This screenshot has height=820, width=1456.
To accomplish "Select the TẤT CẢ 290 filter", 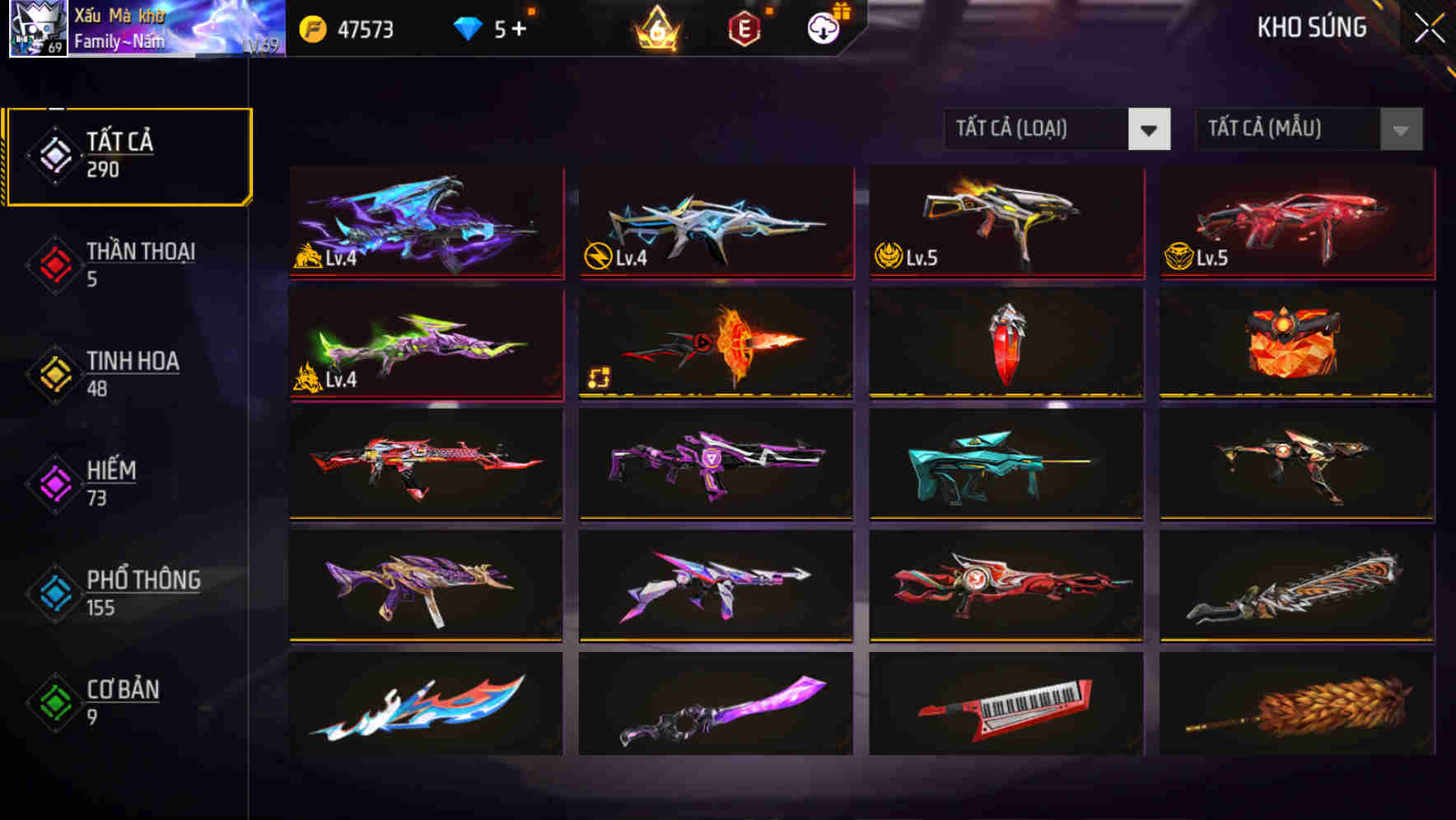I will tap(128, 154).
